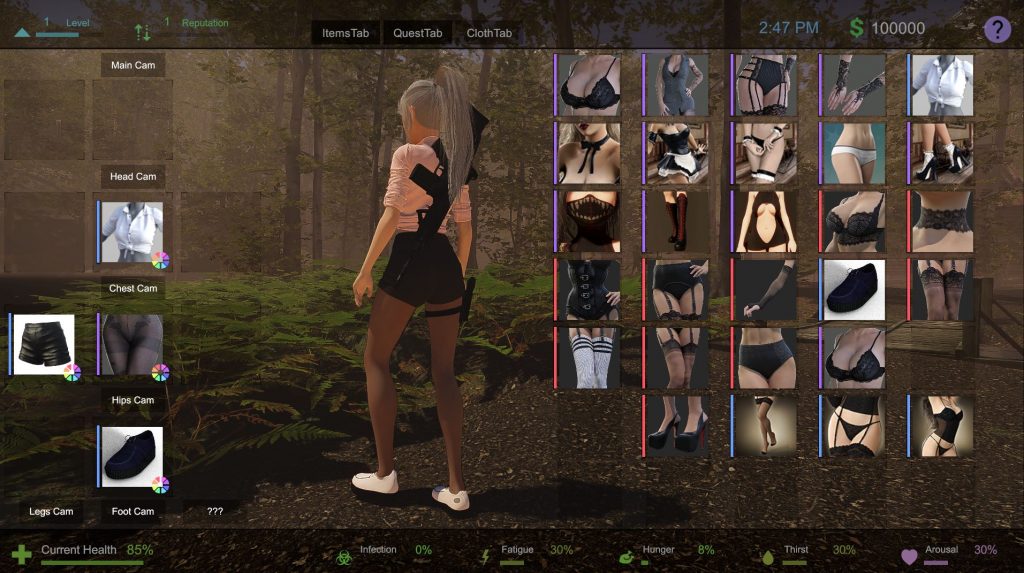Pick the maid outfit clothing item

(676, 153)
